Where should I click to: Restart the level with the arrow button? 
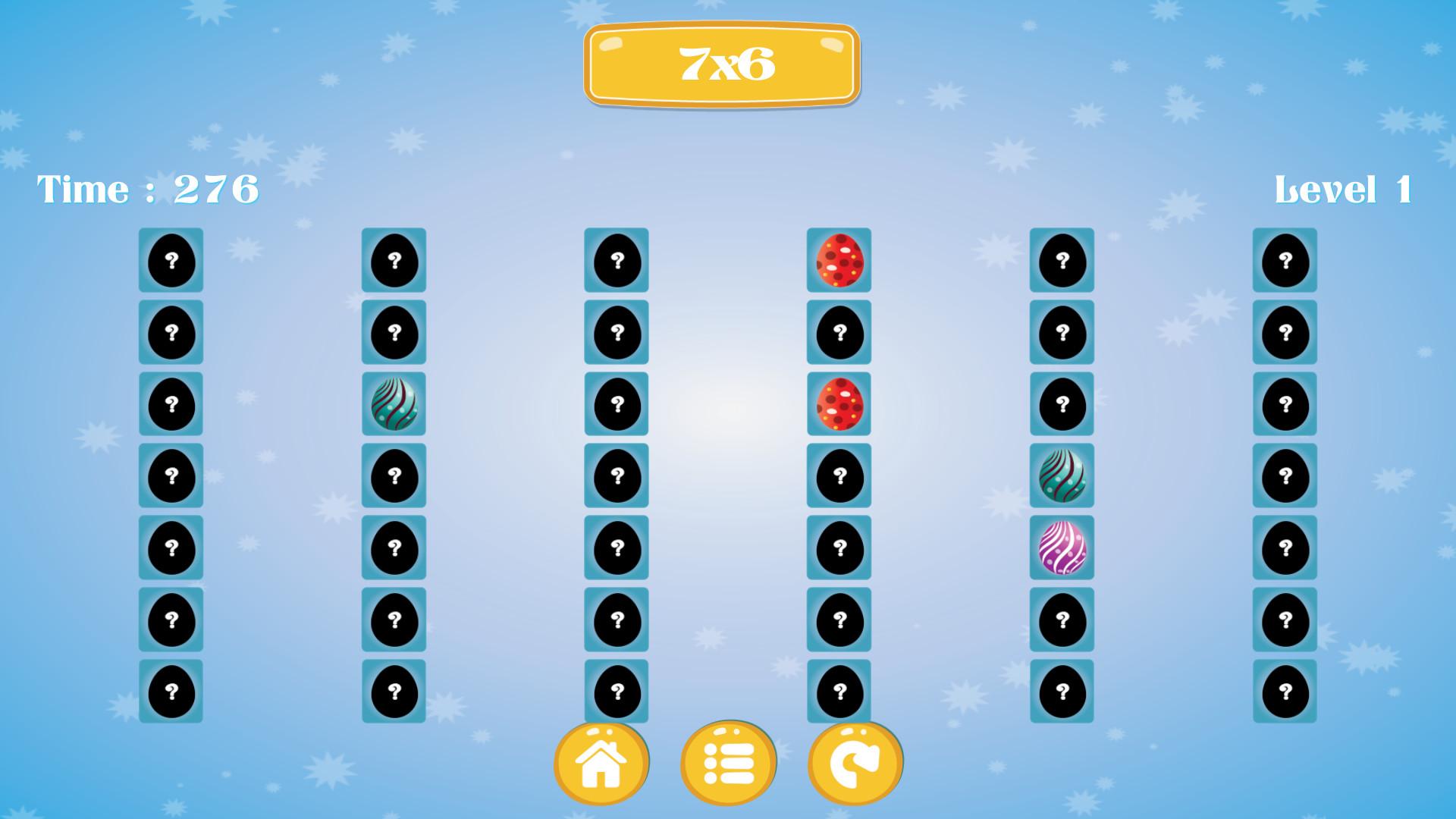[x=855, y=763]
